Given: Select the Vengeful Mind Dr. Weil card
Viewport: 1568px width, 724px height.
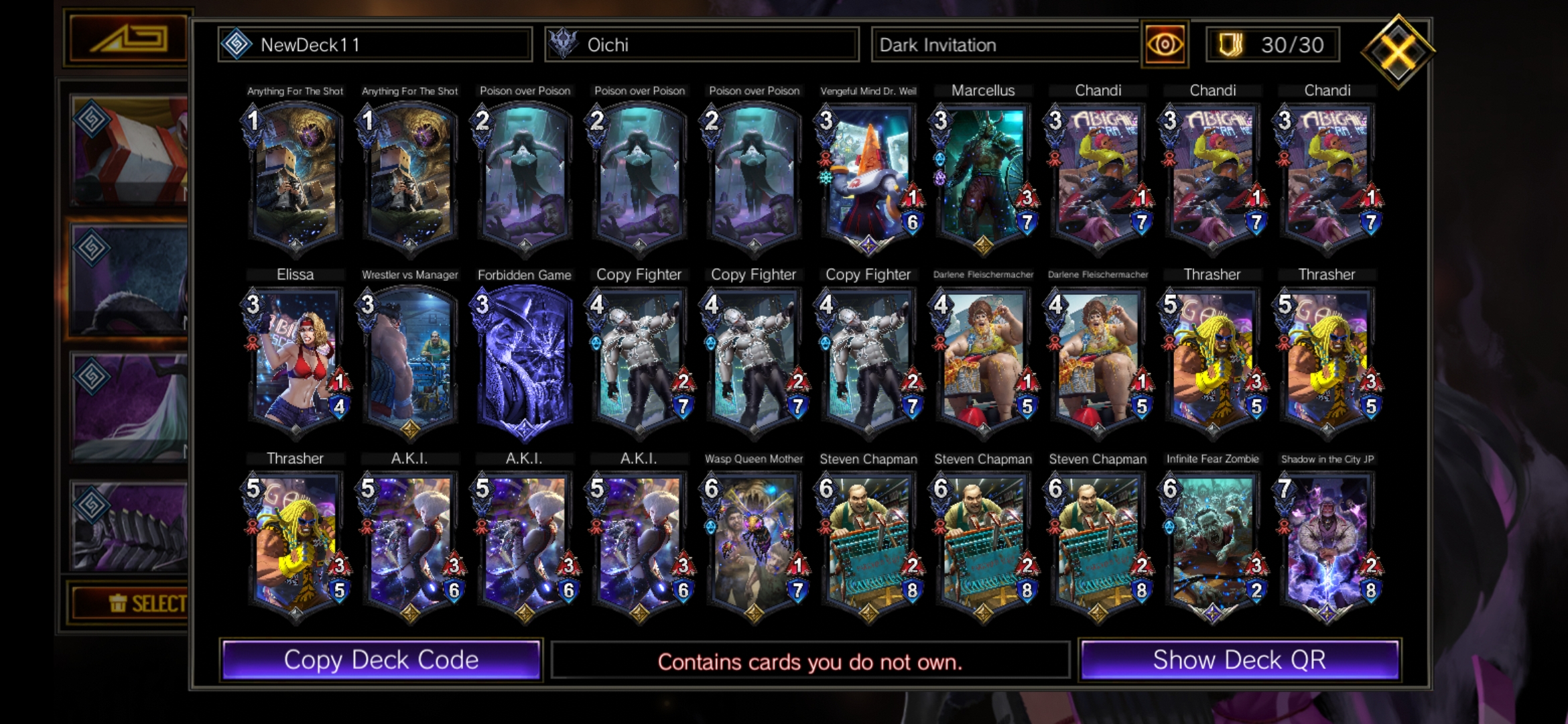Looking at the screenshot, I should (868, 178).
